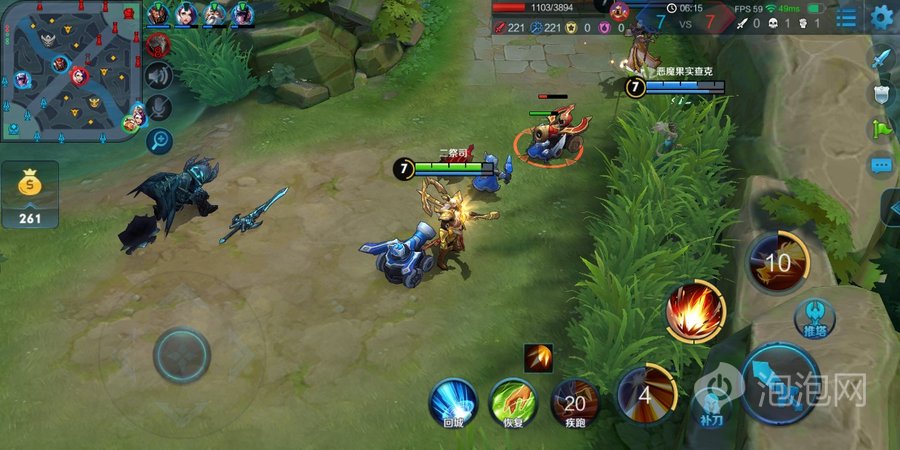900x450 pixels.
Task: Send the green flag gather signal
Action: [881, 128]
